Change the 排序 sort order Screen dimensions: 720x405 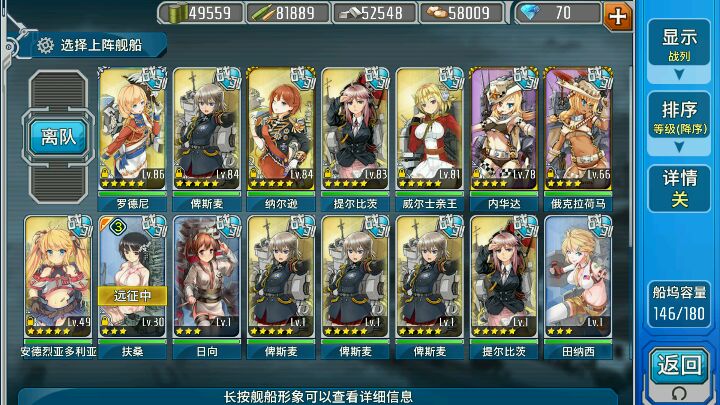tap(679, 117)
